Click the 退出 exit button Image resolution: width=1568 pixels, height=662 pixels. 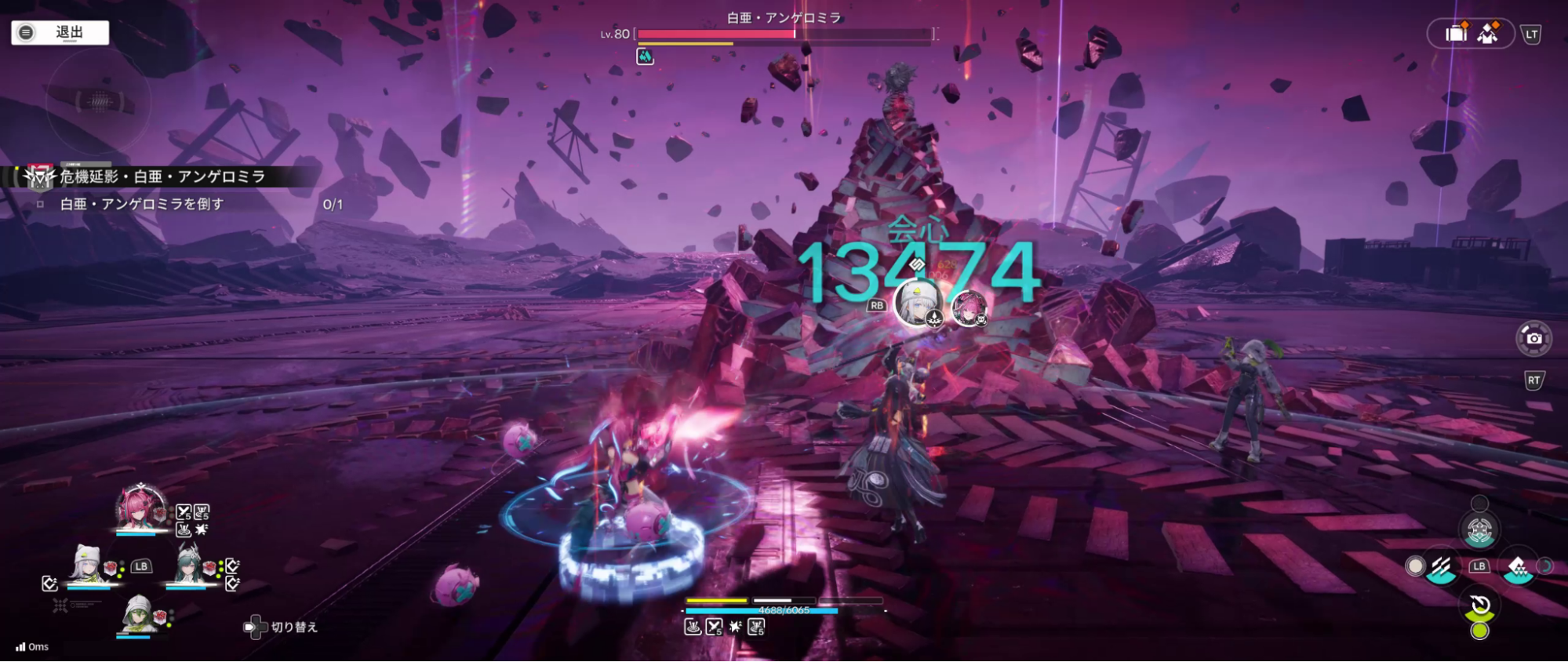point(60,32)
